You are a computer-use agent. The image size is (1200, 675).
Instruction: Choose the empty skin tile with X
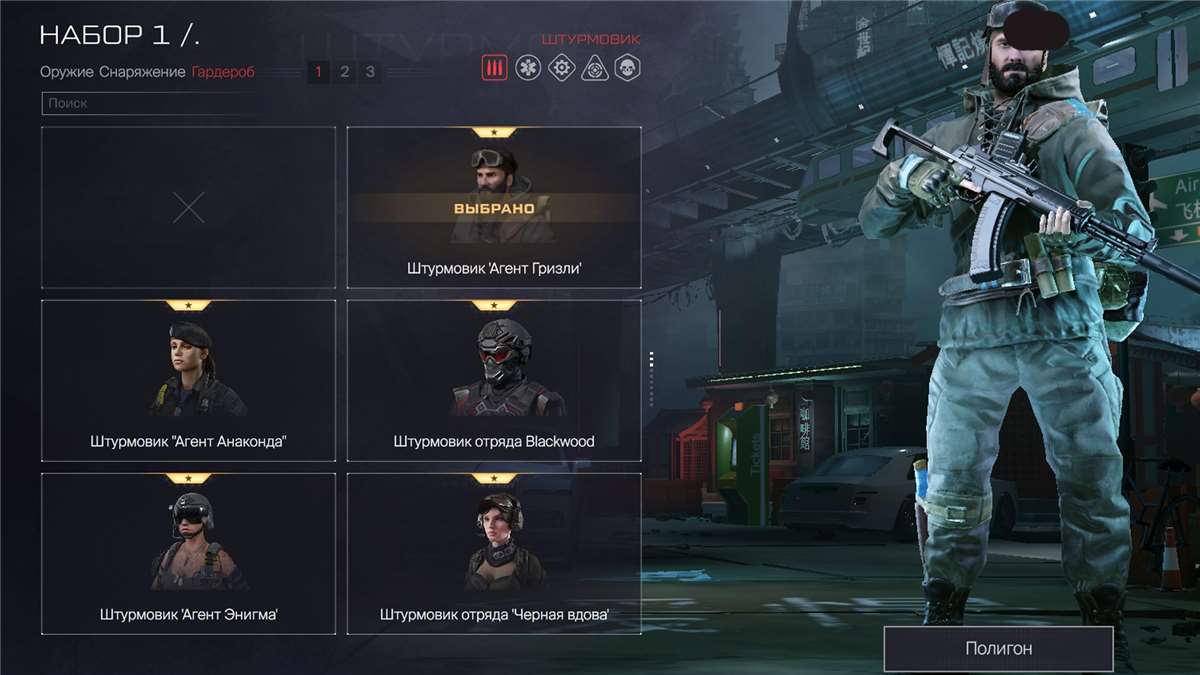point(188,207)
